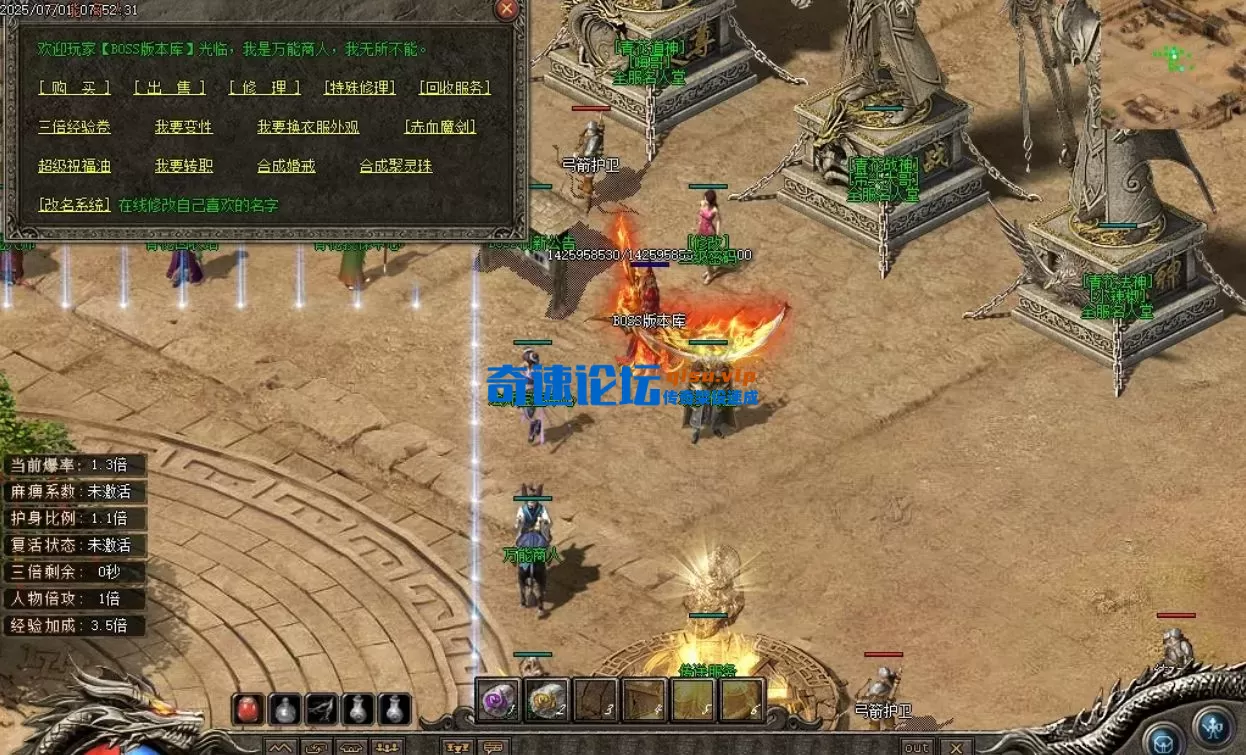Image resolution: width=1246 pixels, height=755 pixels.
Task: Choose the 赤血魔剑 sword option
Action: [439, 127]
